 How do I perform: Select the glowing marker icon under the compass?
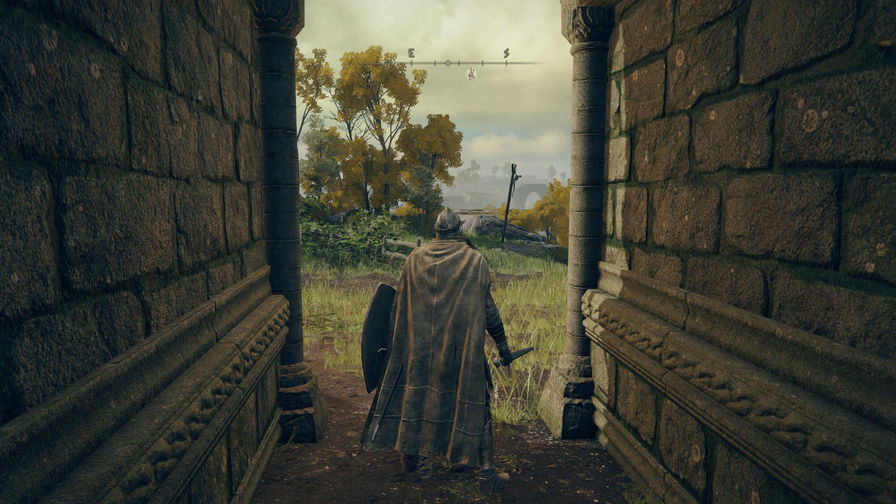(471, 73)
